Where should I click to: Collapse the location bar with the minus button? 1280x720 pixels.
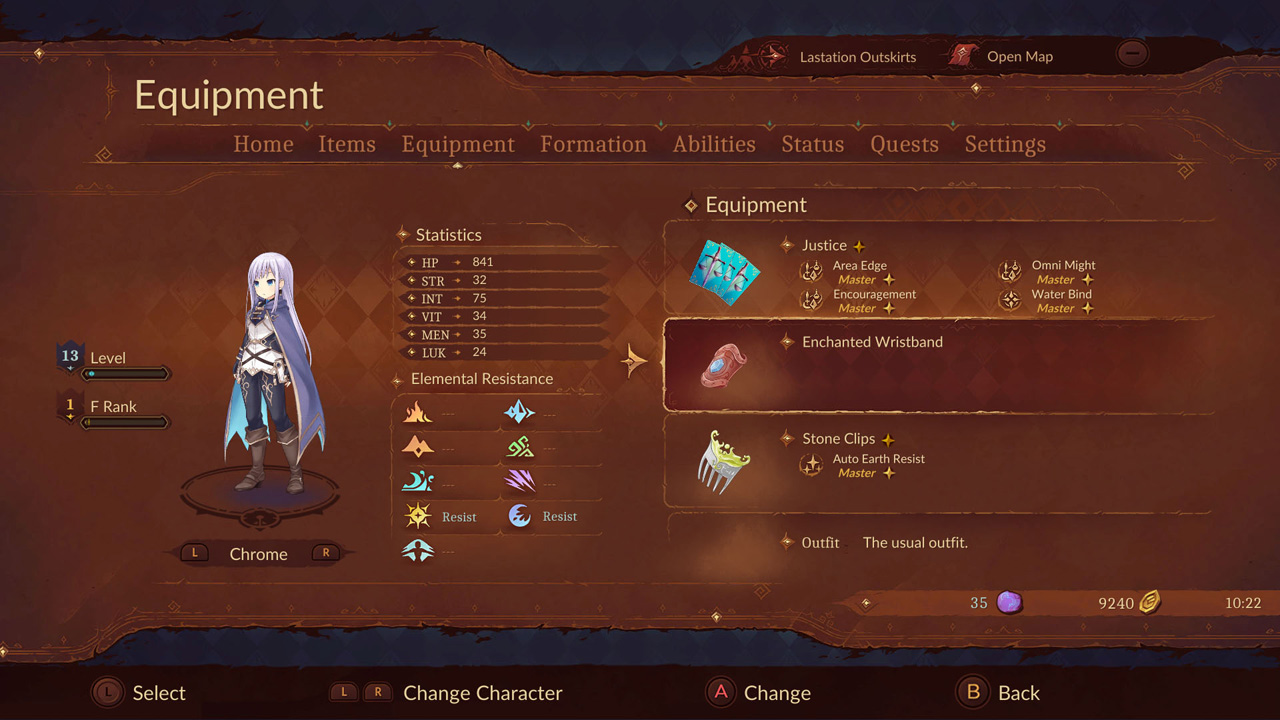(1131, 53)
